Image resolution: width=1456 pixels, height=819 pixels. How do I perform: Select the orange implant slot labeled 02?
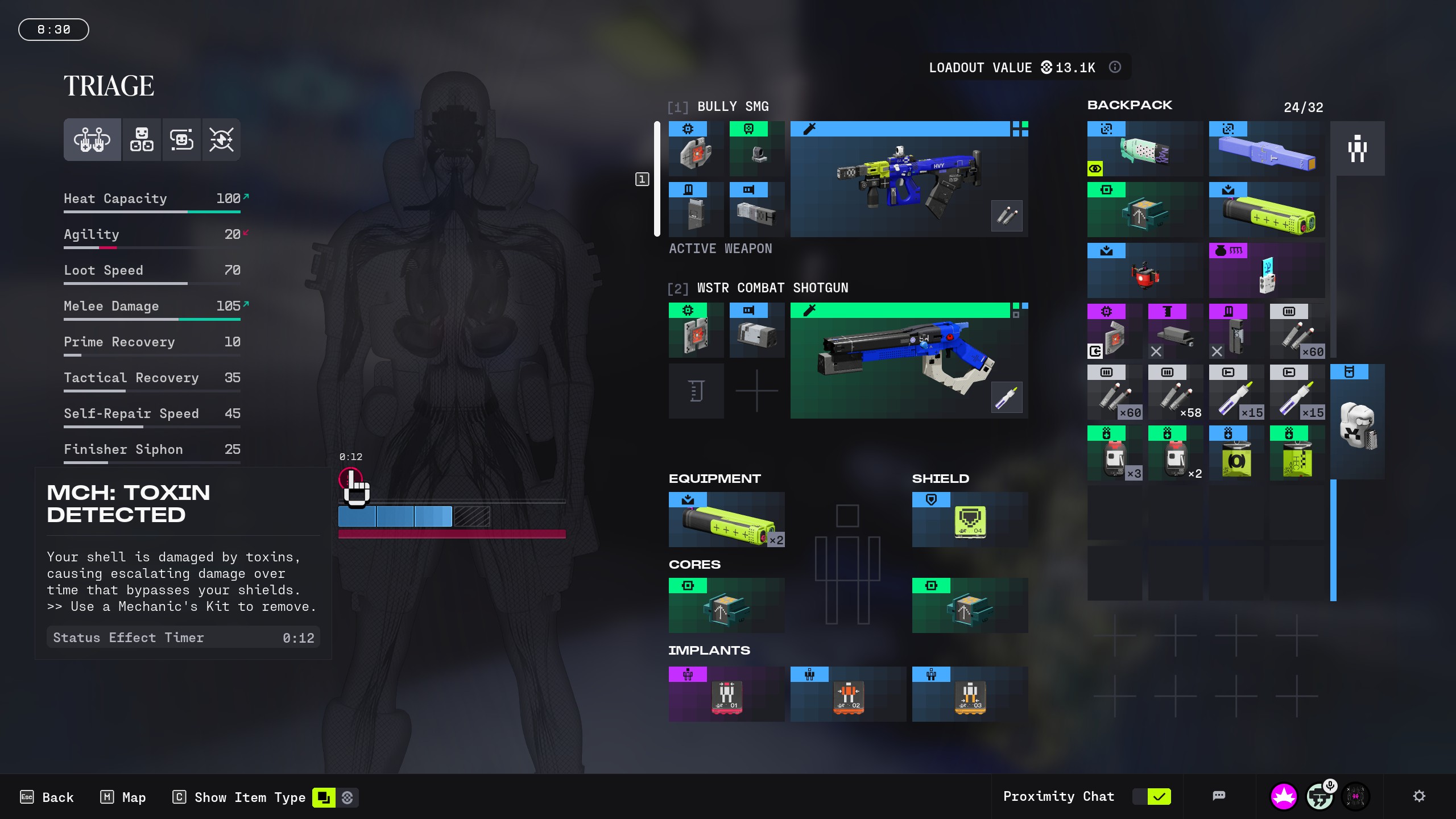(x=848, y=694)
